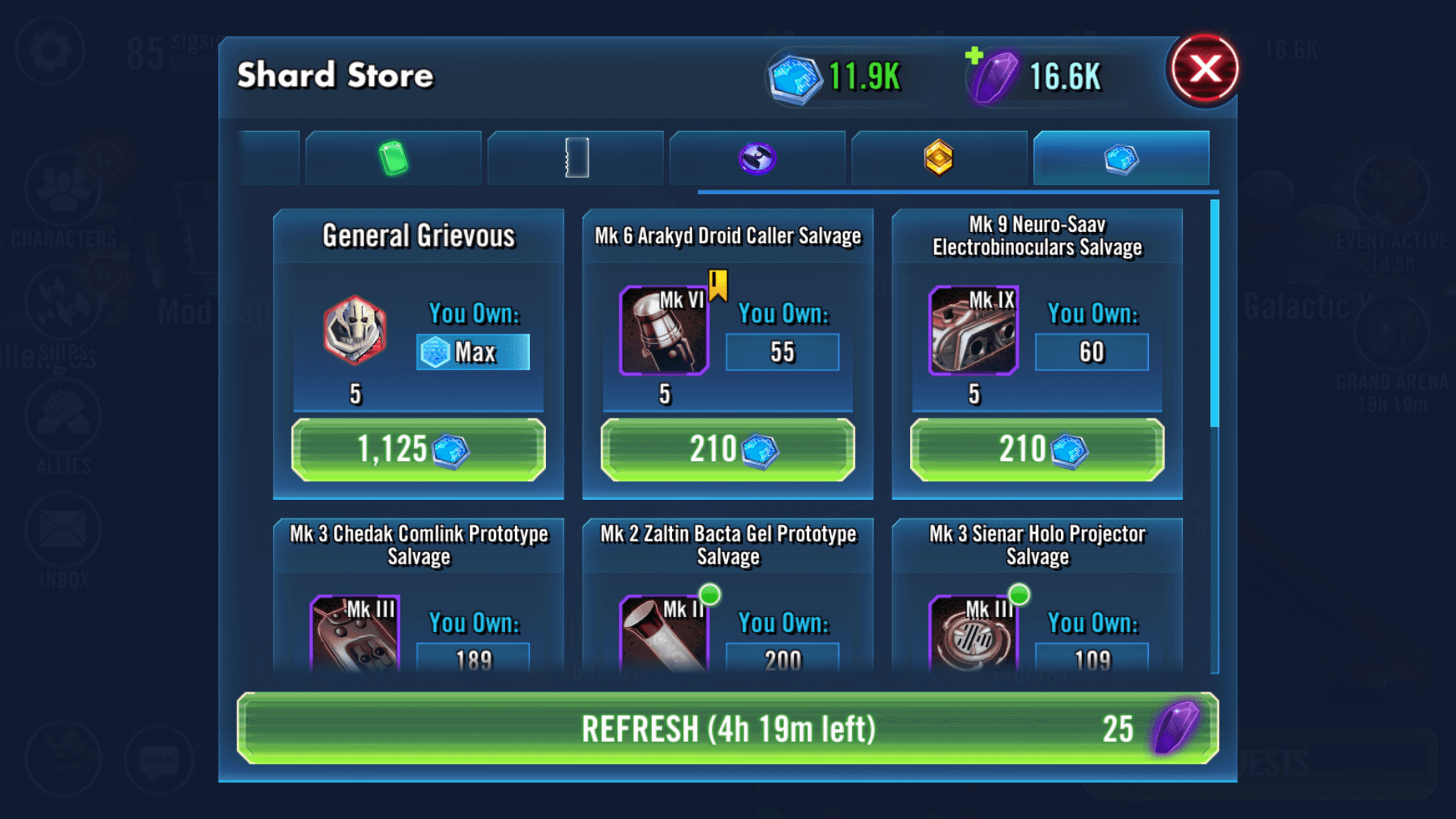This screenshot has width=1456, height=819.
Task: Switch to the green gem store tab
Action: coord(393,158)
